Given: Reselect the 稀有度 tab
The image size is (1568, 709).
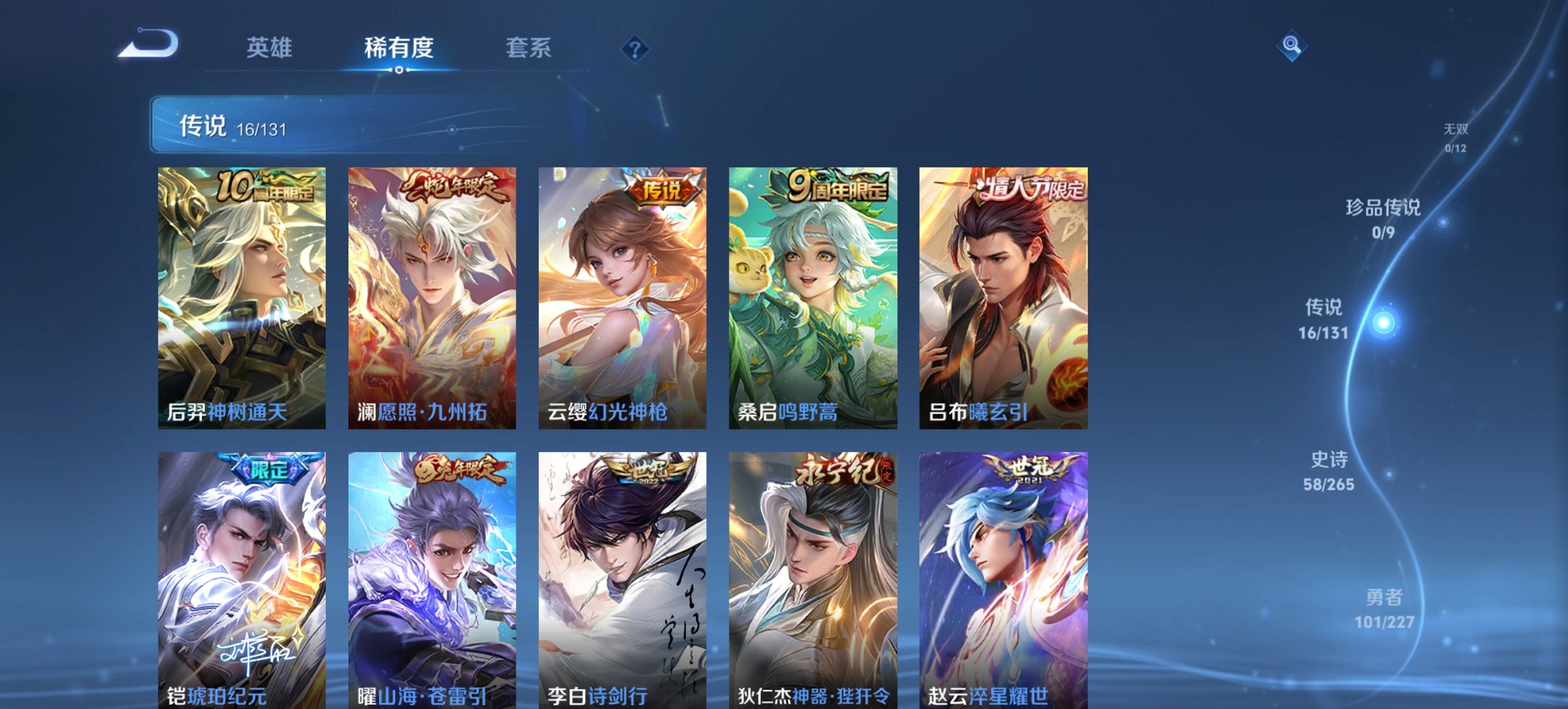Looking at the screenshot, I should 398,46.
